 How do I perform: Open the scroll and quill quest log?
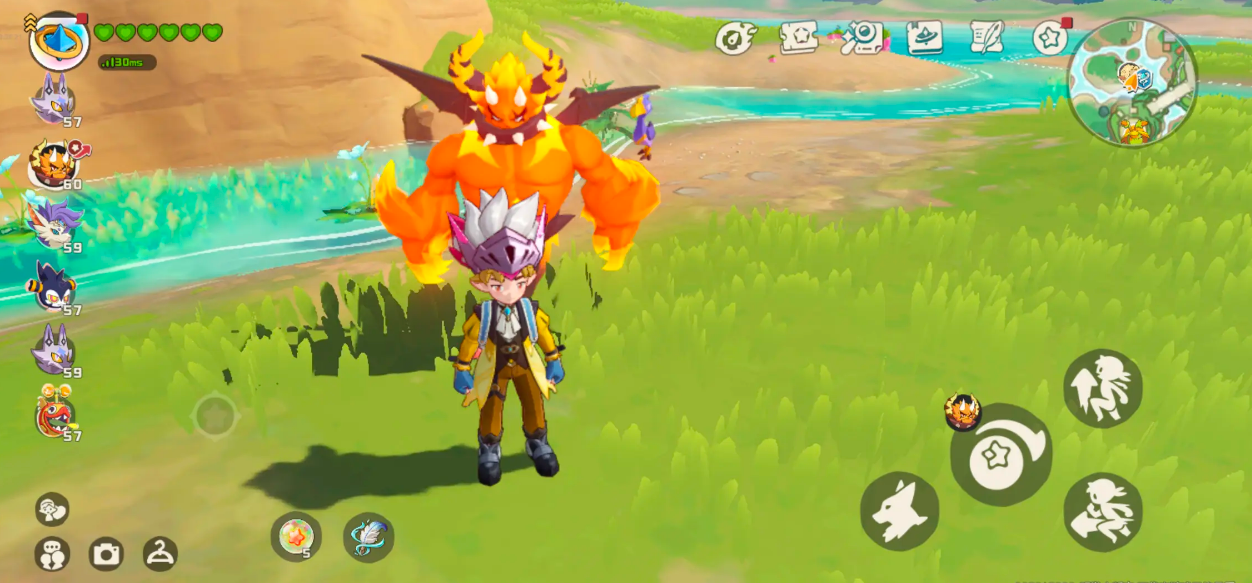click(x=987, y=38)
